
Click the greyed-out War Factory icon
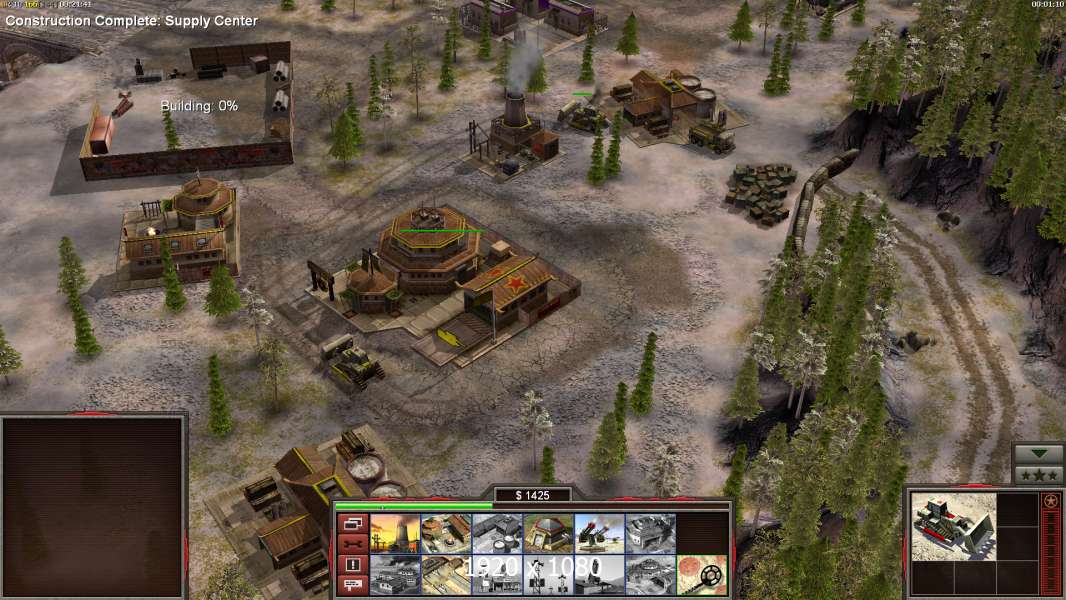(650, 534)
